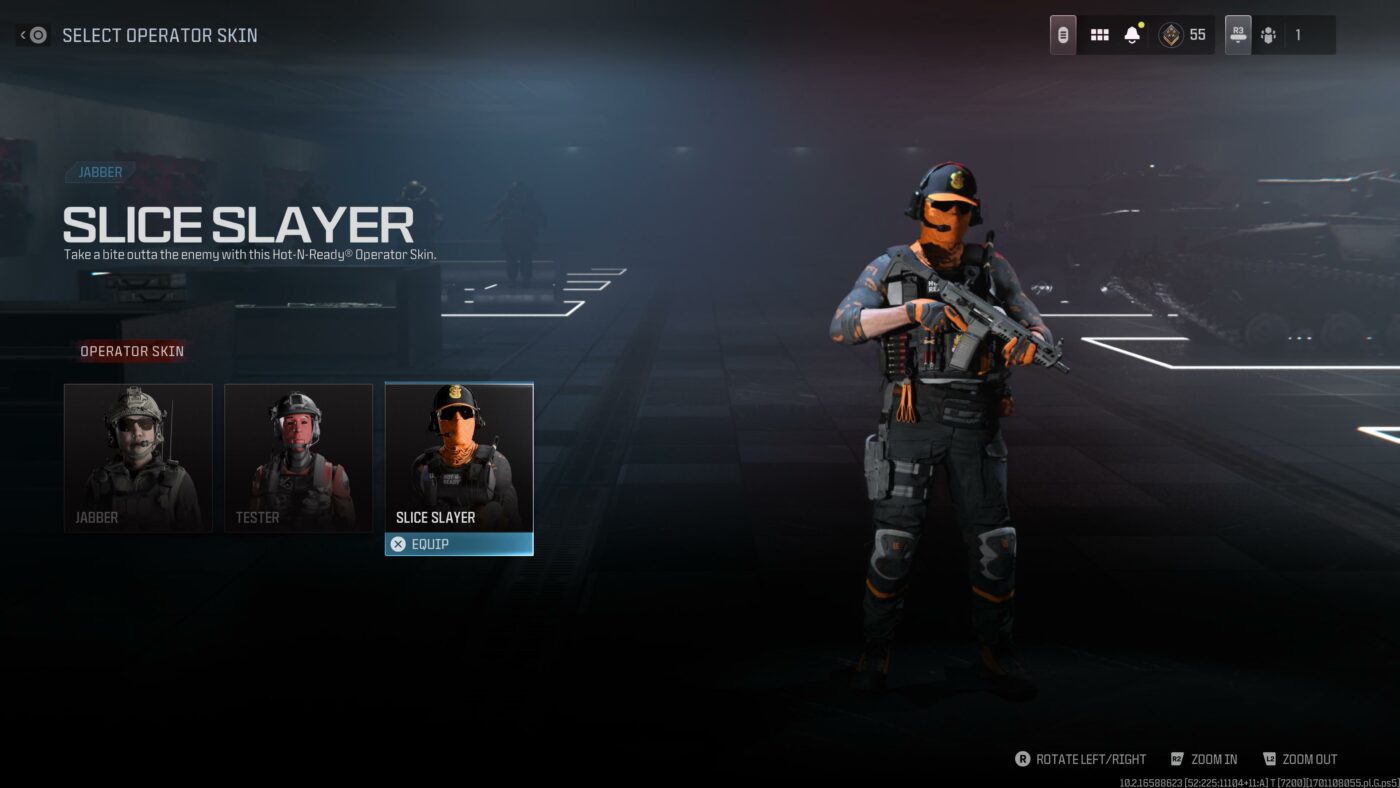Open the notifications bell with yellow alert dot
The width and height of the screenshot is (1400, 788).
(x=1131, y=33)
